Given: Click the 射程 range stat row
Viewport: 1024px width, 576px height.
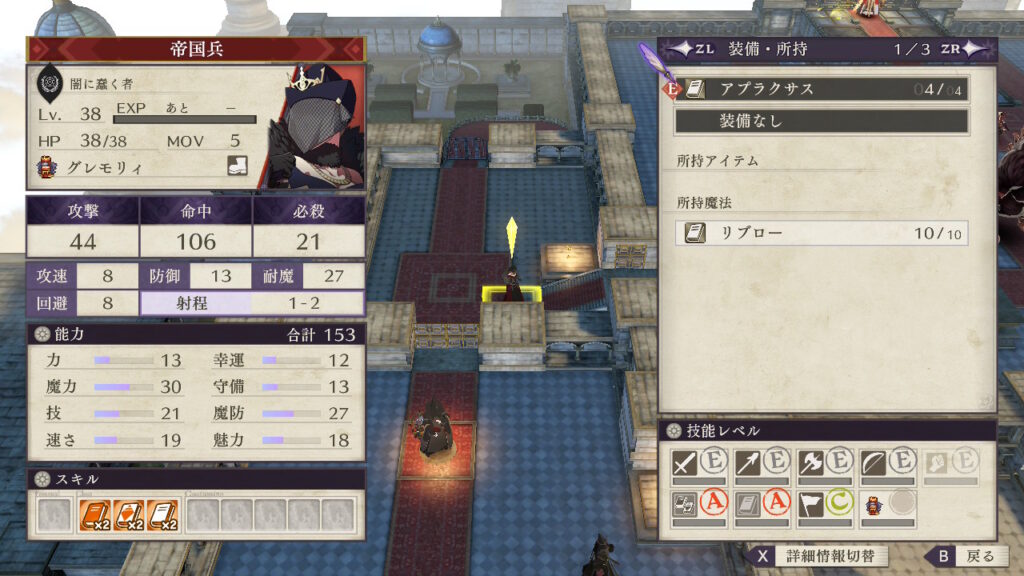Looking at the screenshot, I should pyautogui.click(x=253, y=302).
